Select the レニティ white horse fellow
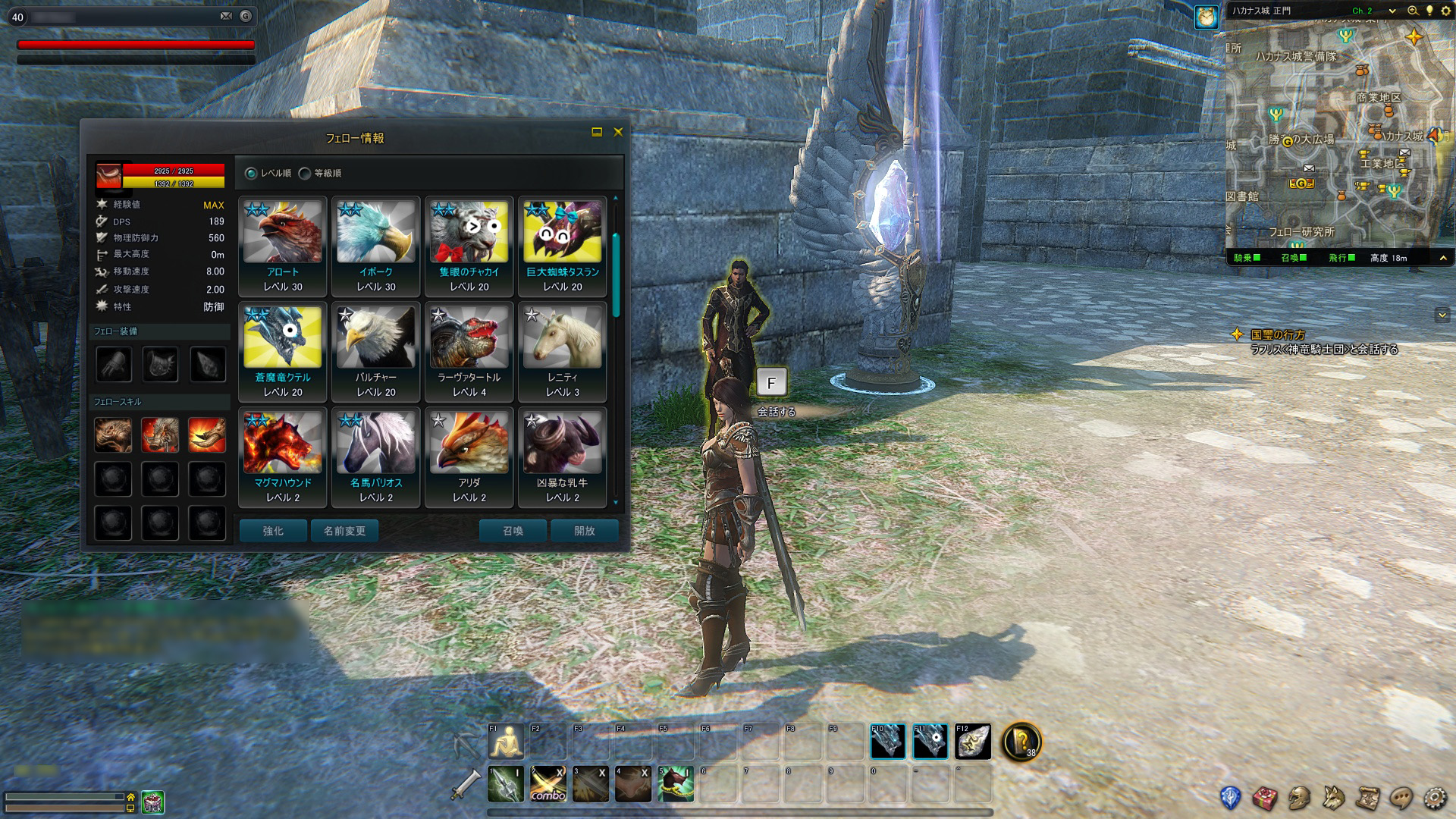 pos(563,351)
